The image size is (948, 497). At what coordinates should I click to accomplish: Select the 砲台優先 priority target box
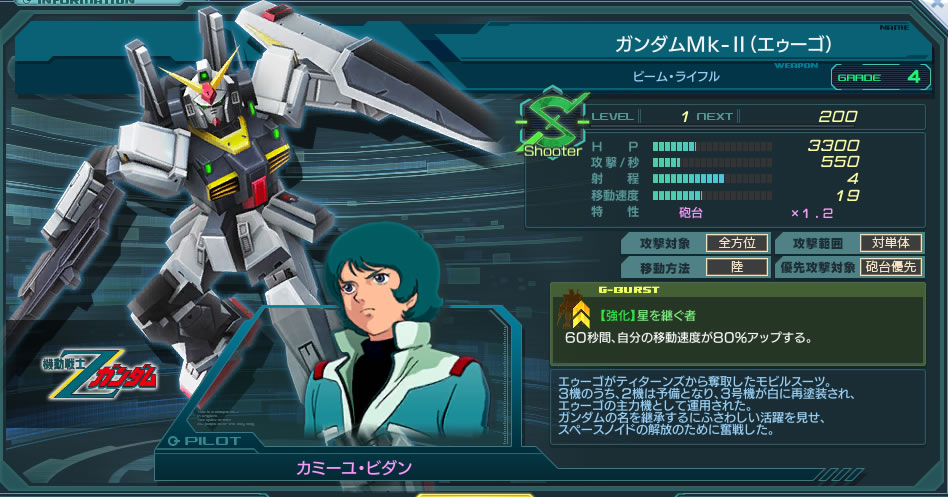(890, 267)
